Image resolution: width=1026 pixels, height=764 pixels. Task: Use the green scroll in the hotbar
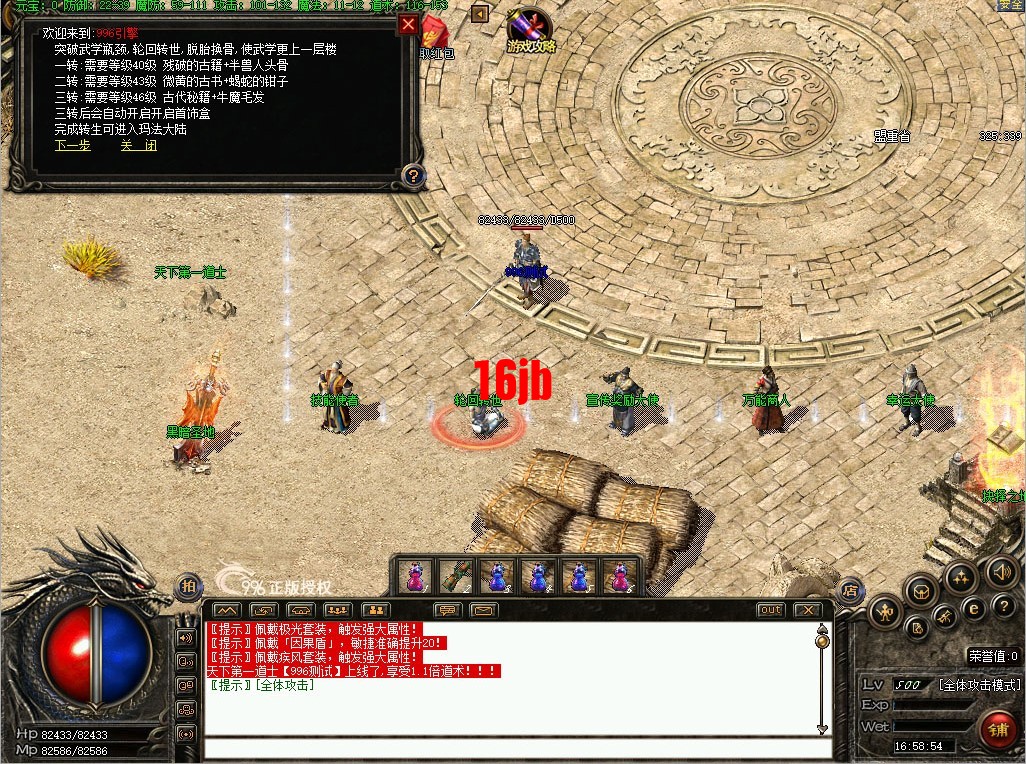pyautogui.click(x=455, y=576)
